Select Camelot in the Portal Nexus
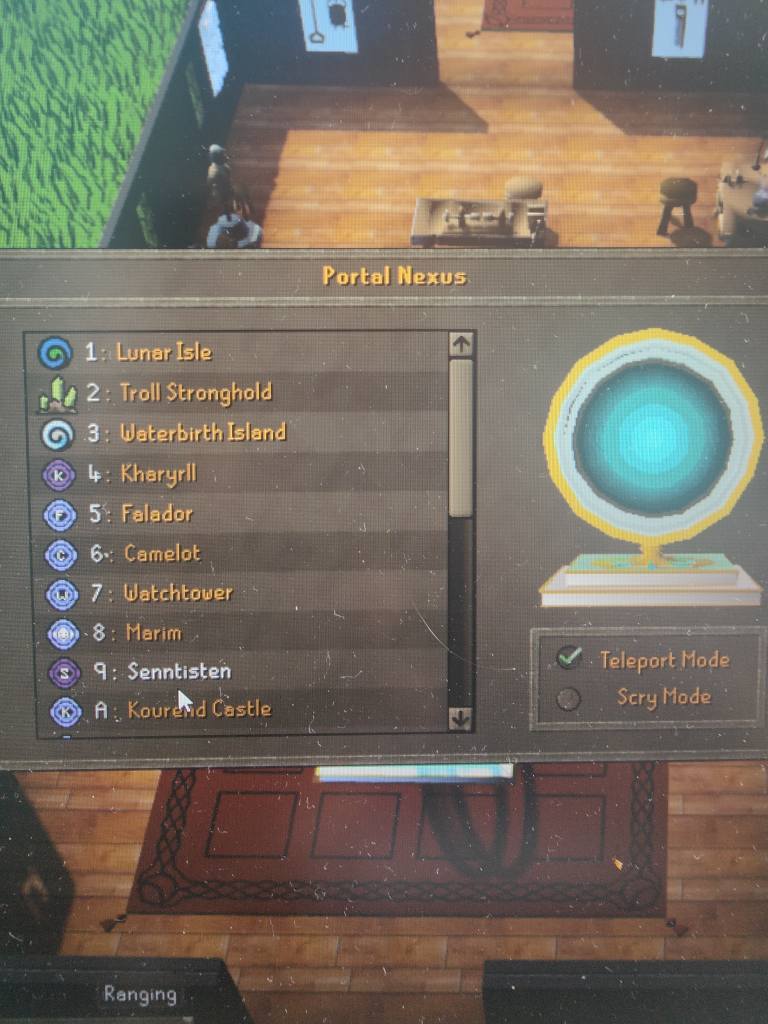 [162, 553]
